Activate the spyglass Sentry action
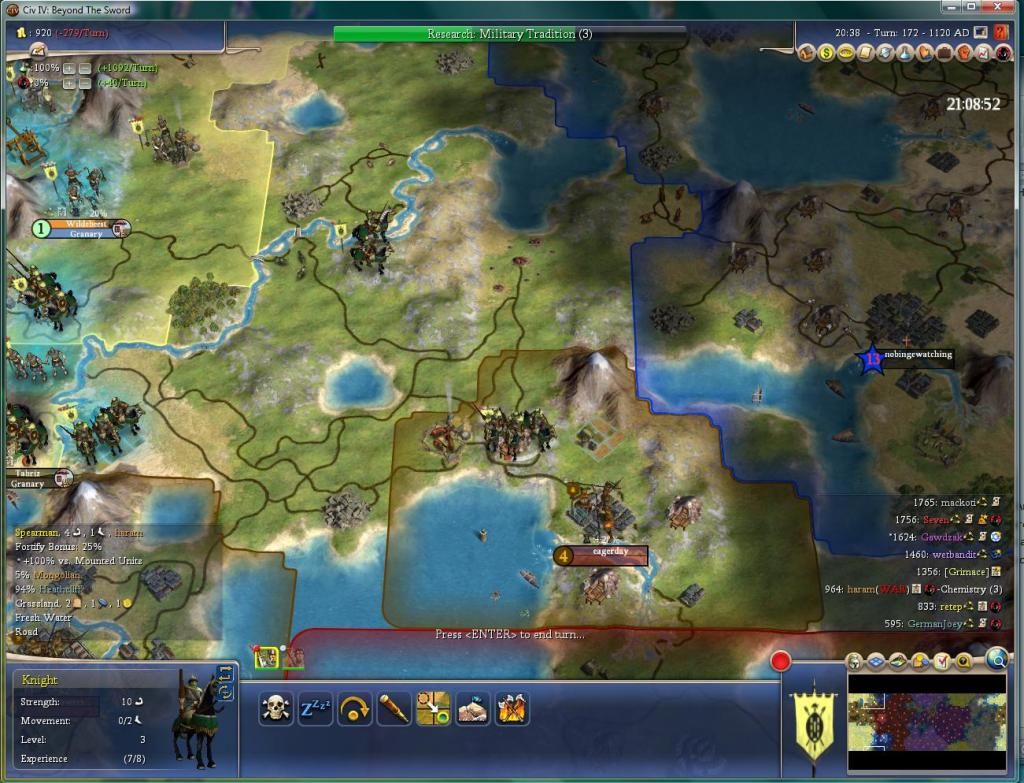 click(x=393, y=709)
